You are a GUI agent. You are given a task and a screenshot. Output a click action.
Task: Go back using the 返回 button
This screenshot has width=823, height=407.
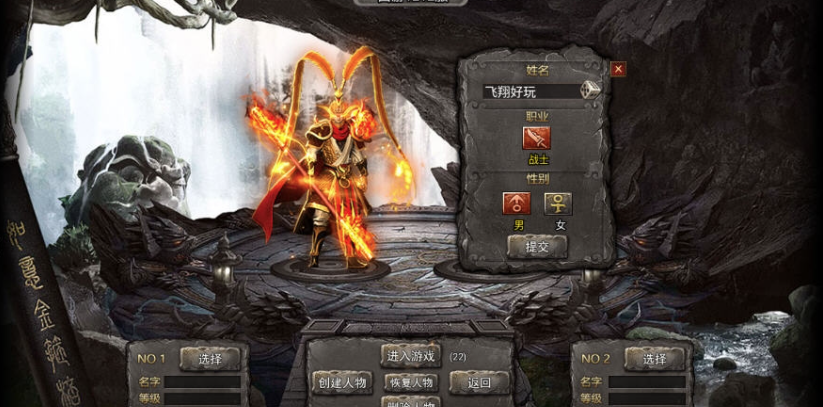tap(478, 382)
